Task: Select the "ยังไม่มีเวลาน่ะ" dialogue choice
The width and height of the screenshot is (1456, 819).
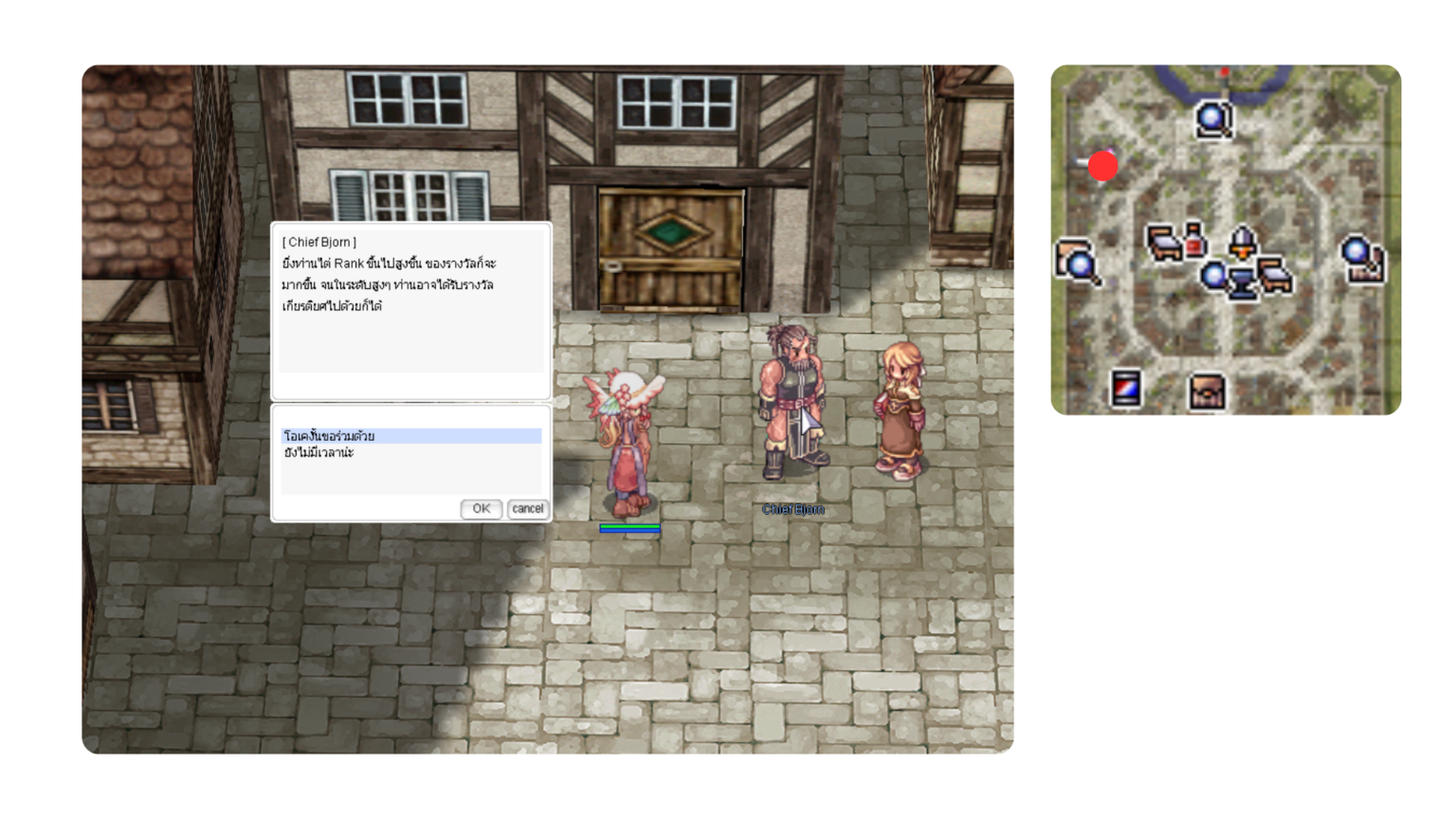Action: point(319,453)
